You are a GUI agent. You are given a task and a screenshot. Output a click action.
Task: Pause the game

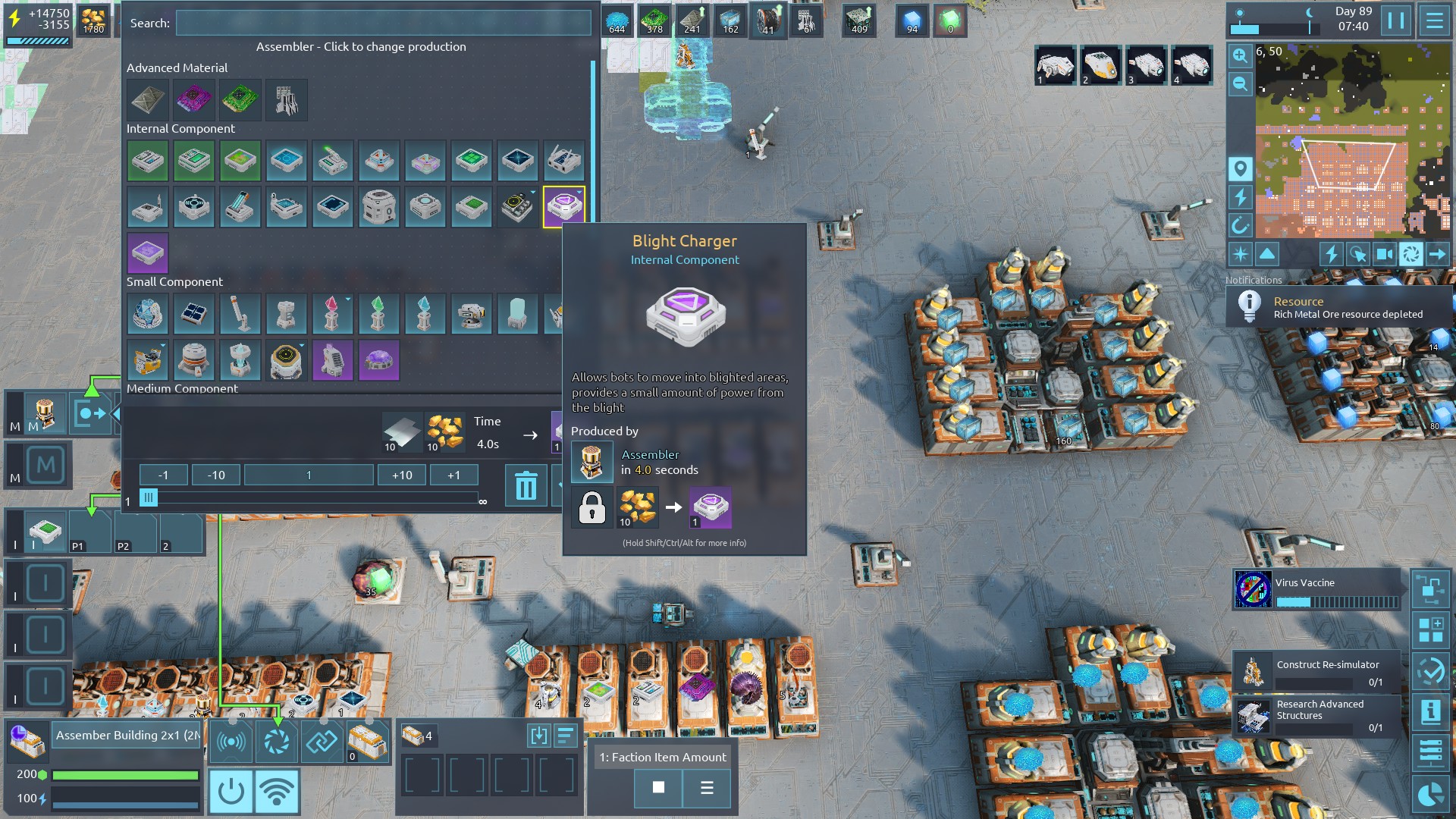pyautogui.click(x=1396, y=20)
